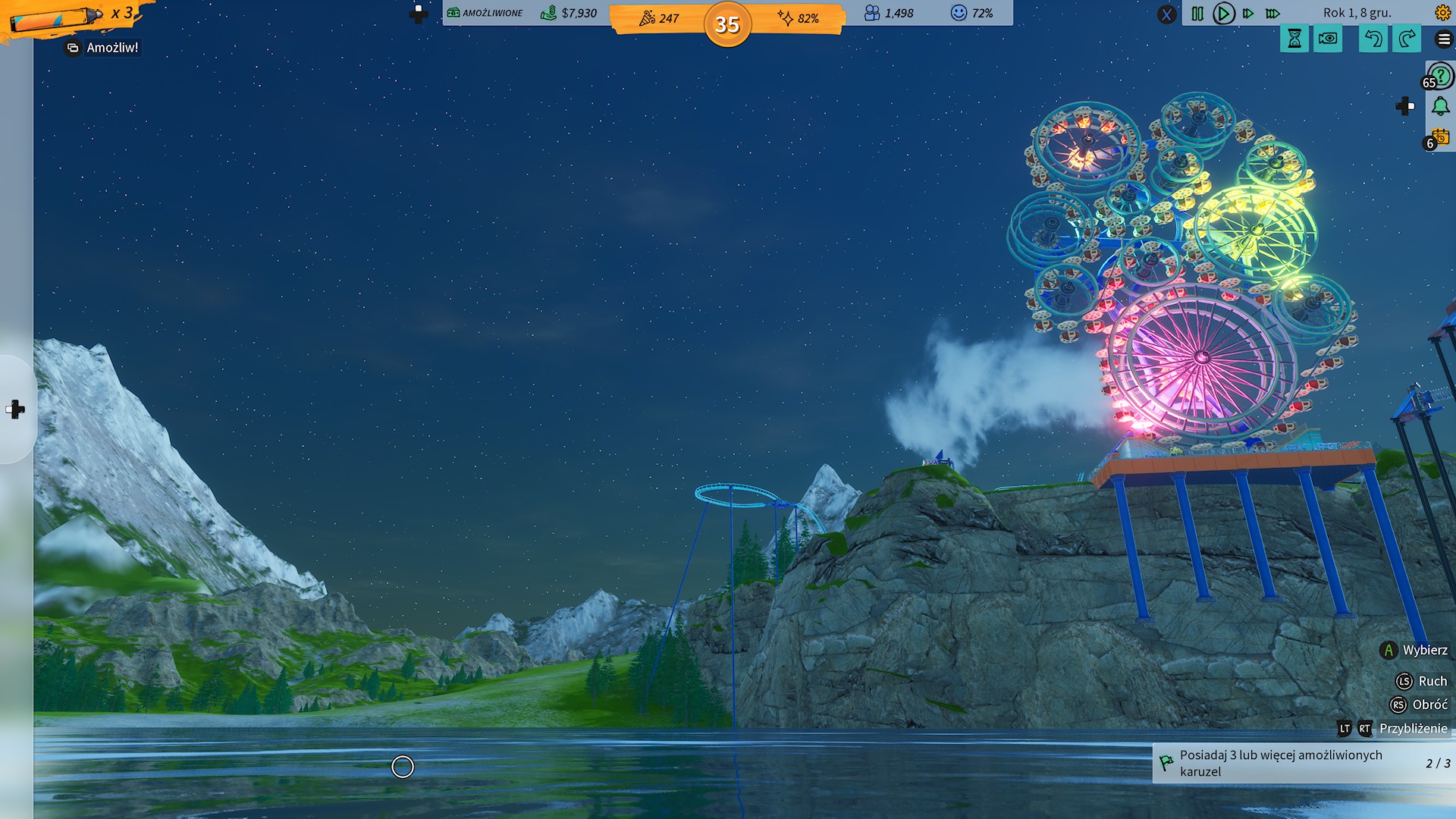View park finances at the money amount
The width and height of the screenshot is (1456, 819).
click(570, 13)
